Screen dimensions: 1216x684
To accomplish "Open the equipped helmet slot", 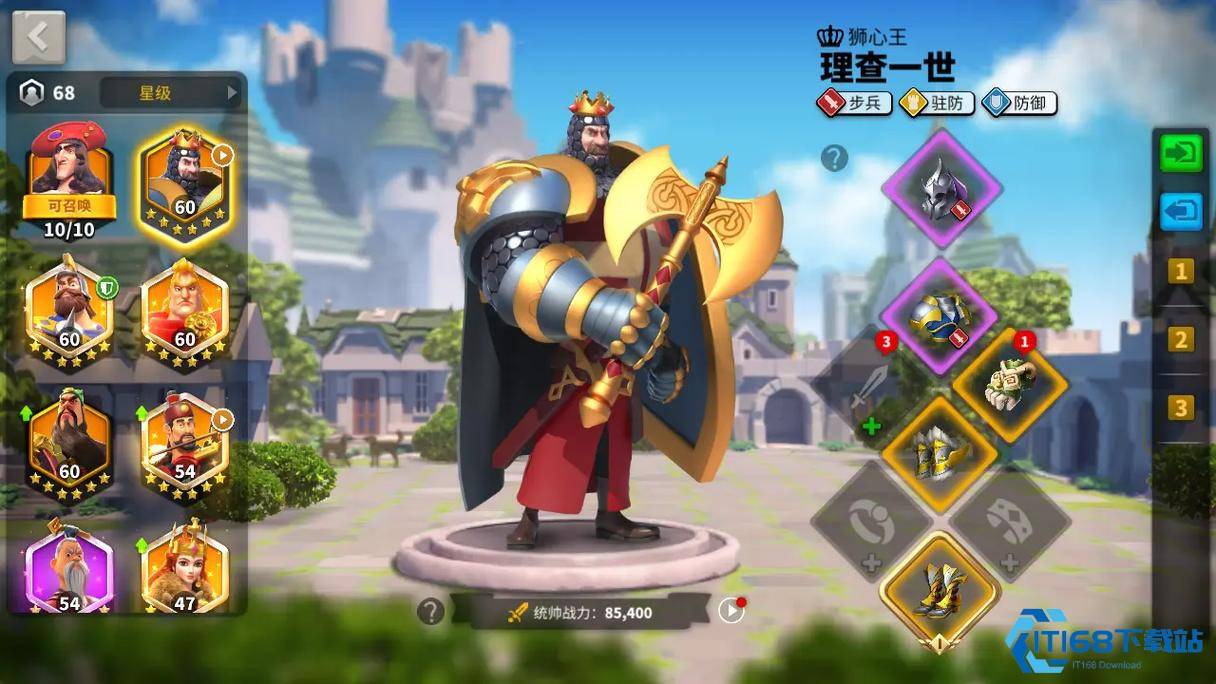I will point(941,188).
